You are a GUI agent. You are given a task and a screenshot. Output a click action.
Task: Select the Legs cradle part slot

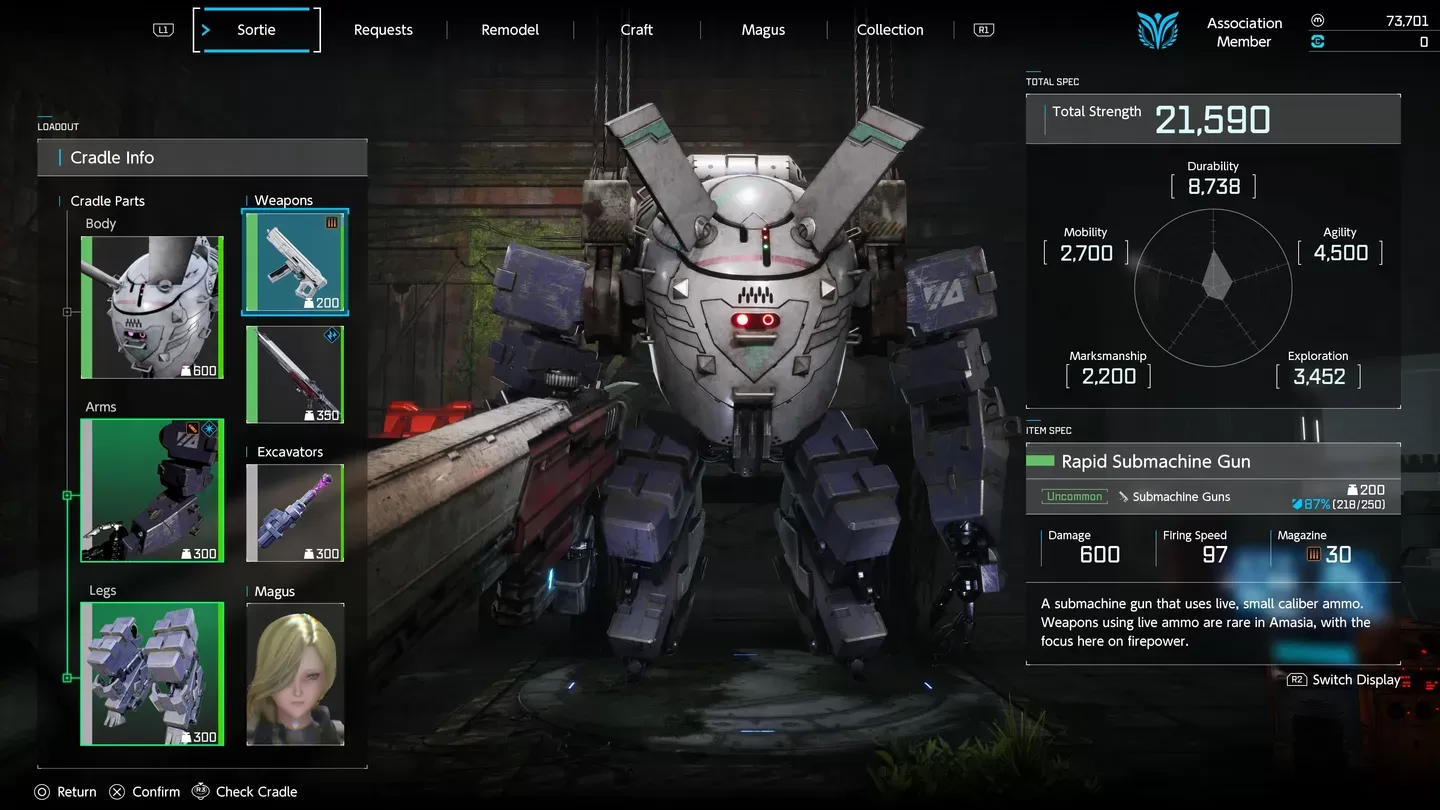click(152, 674)
